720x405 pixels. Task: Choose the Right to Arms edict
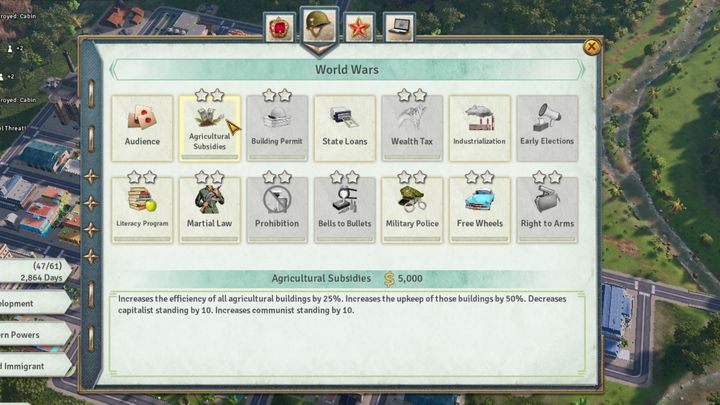pyautogui.click(x=547, y=209)
